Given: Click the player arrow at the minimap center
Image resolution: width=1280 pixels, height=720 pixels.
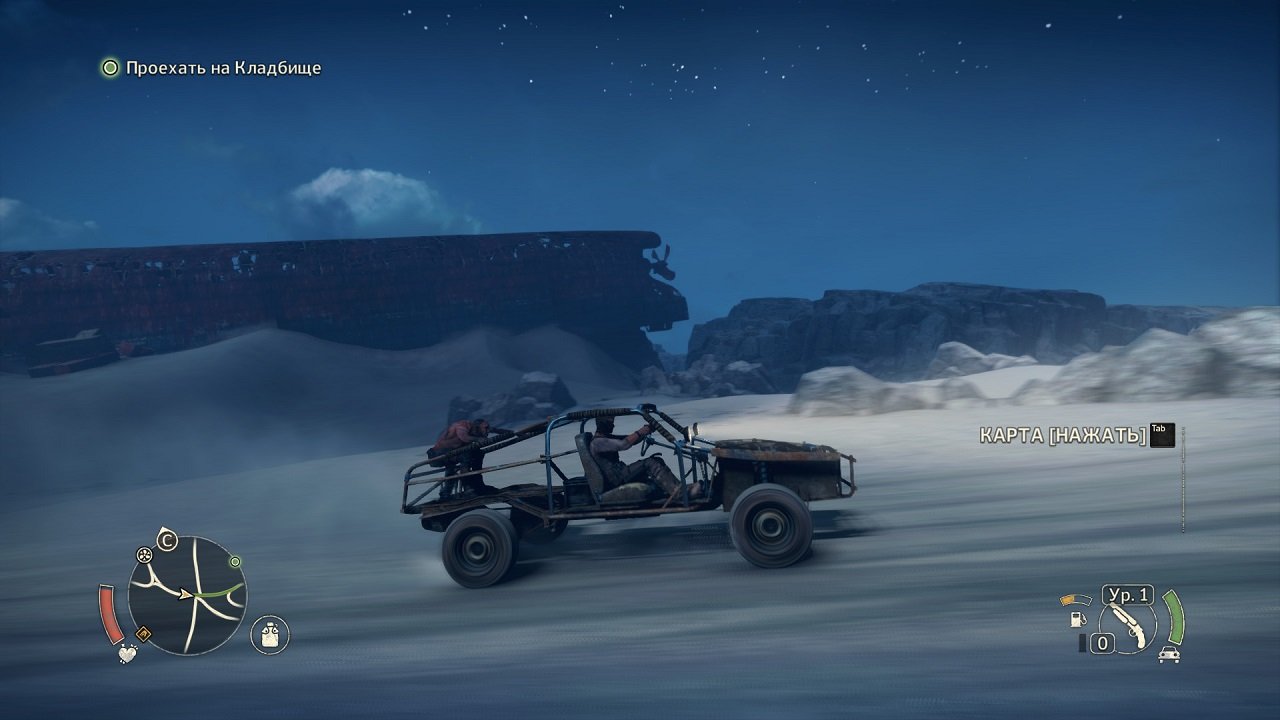Looking at the screenshot, I should [186, 595].
